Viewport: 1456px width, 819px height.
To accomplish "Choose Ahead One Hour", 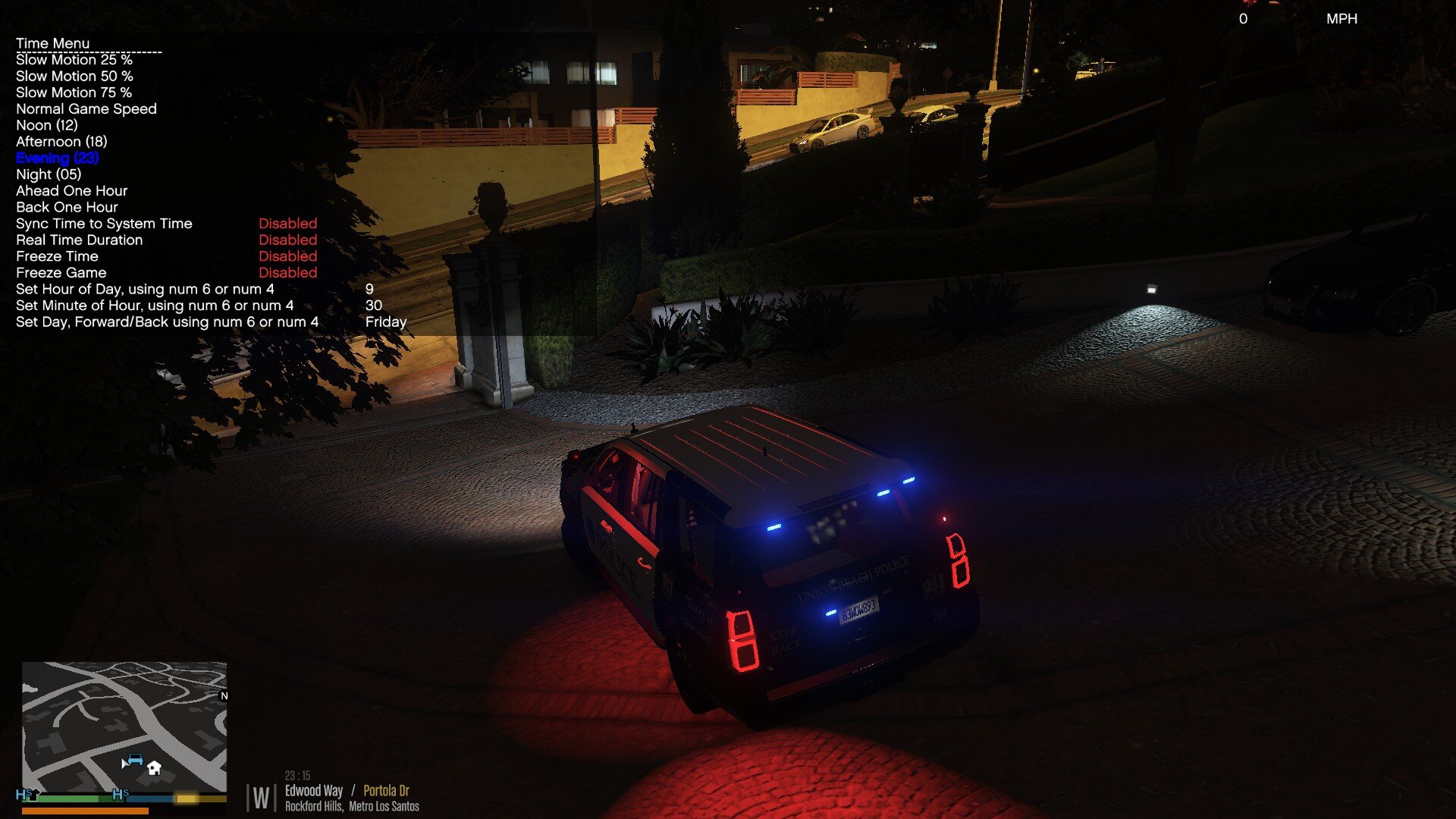I will (x=72, y=191).
